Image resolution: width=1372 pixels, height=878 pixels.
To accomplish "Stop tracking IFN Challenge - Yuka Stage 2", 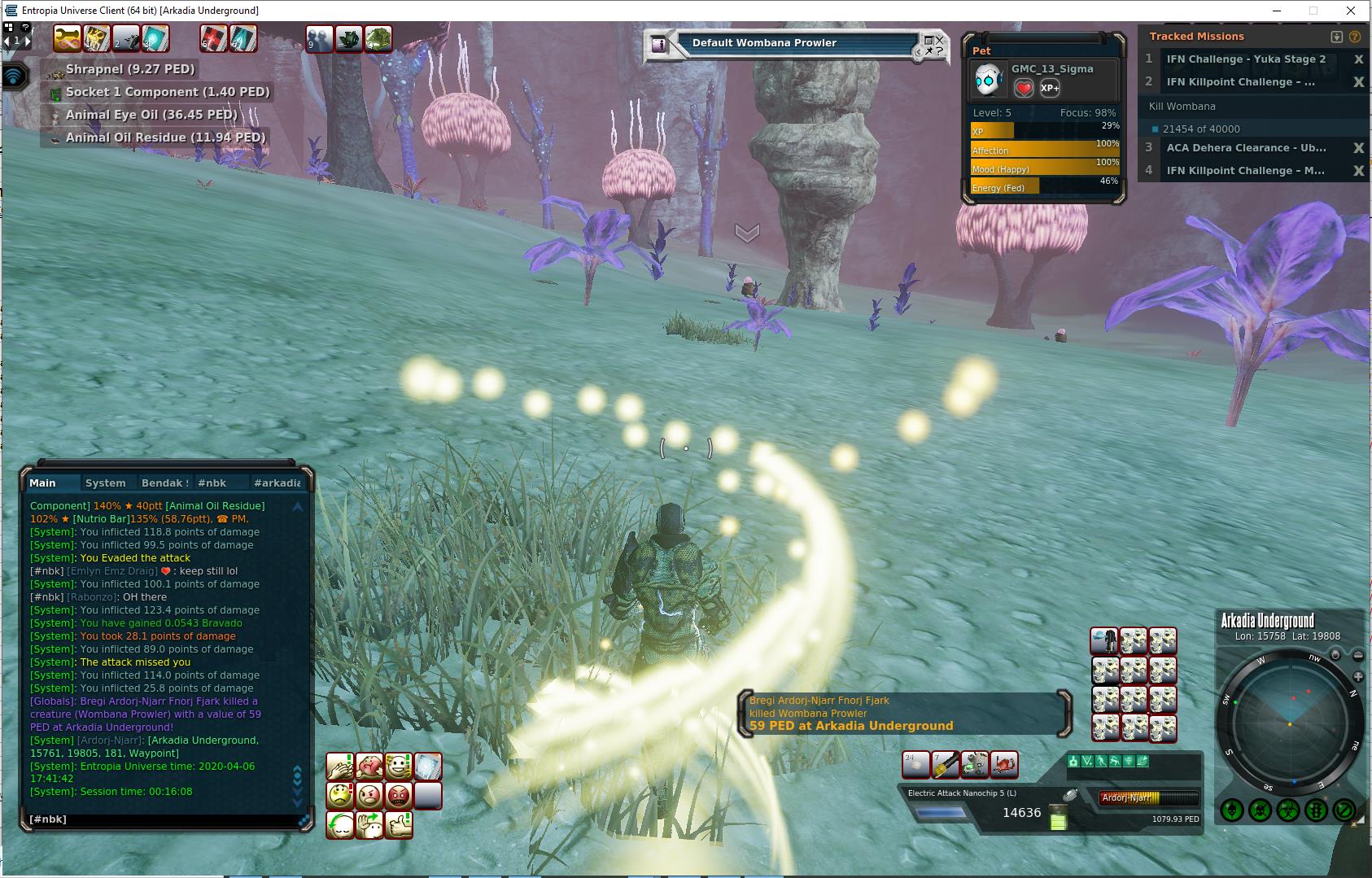I will (1357, 59).
